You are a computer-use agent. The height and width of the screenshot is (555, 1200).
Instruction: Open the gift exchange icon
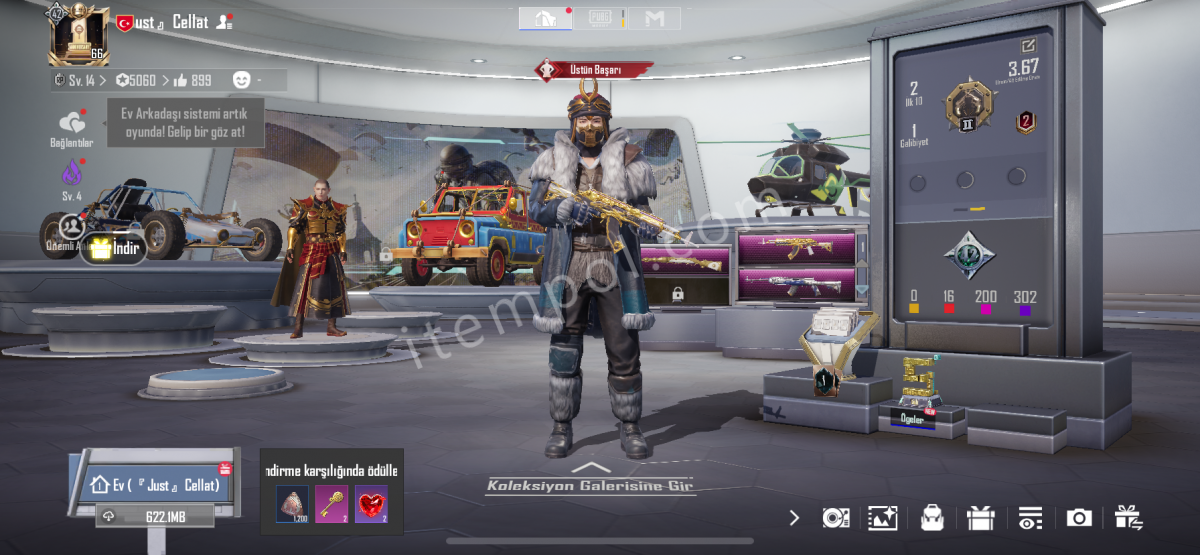click(1128, 517)
